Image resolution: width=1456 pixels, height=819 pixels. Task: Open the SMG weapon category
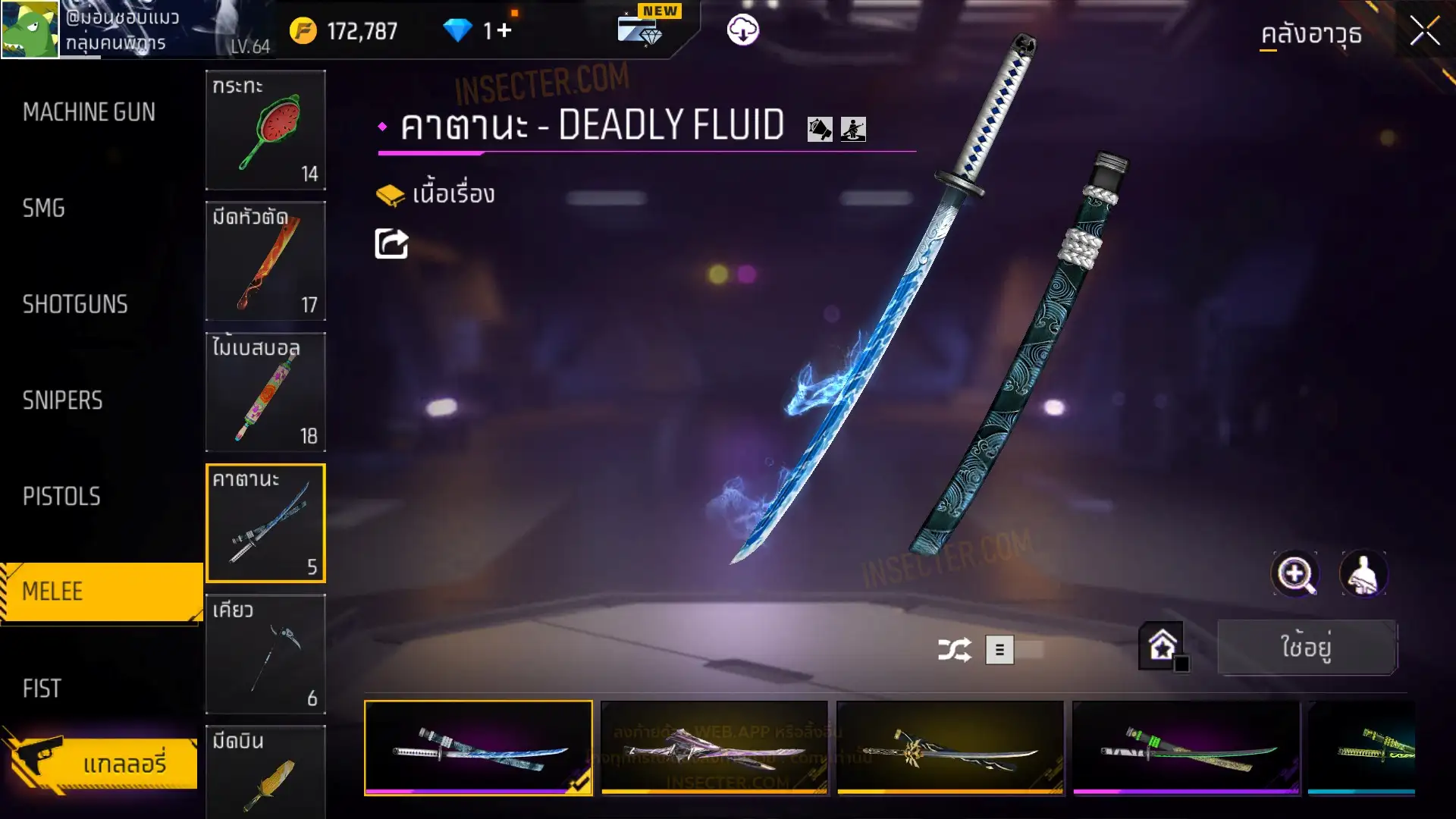click(44, 208)
